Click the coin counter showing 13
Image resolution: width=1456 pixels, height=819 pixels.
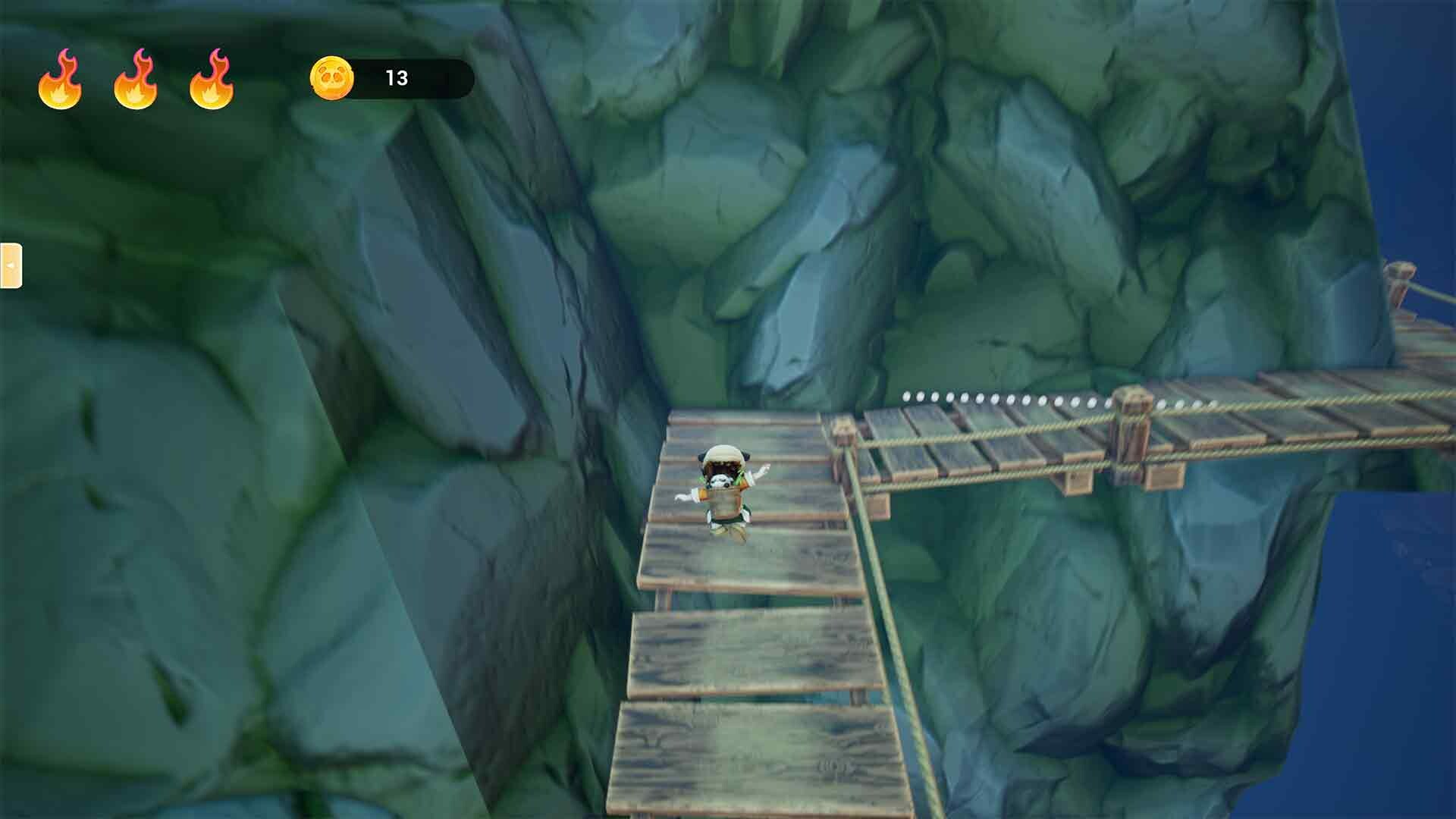point(396,76)
